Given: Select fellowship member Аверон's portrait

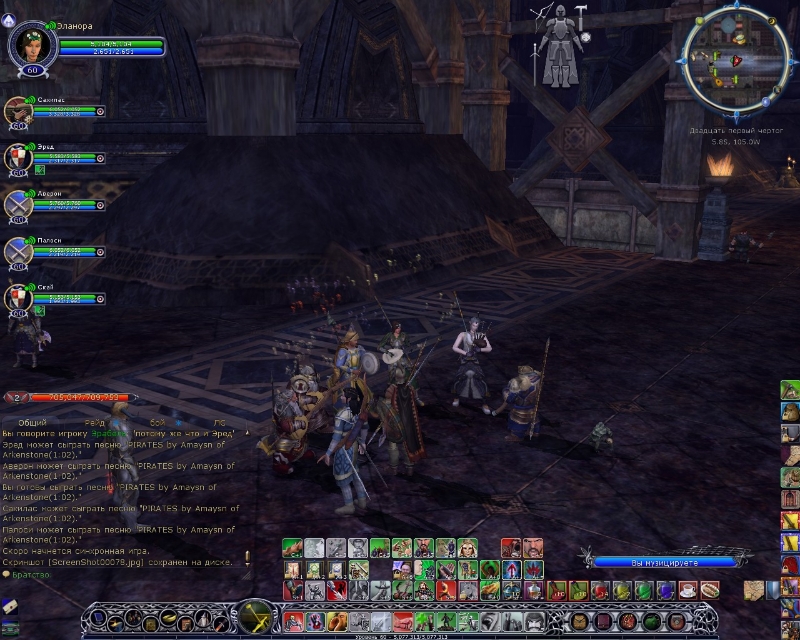Looking at the screenshot, I should pyautogui.click(x=19, y=205).
